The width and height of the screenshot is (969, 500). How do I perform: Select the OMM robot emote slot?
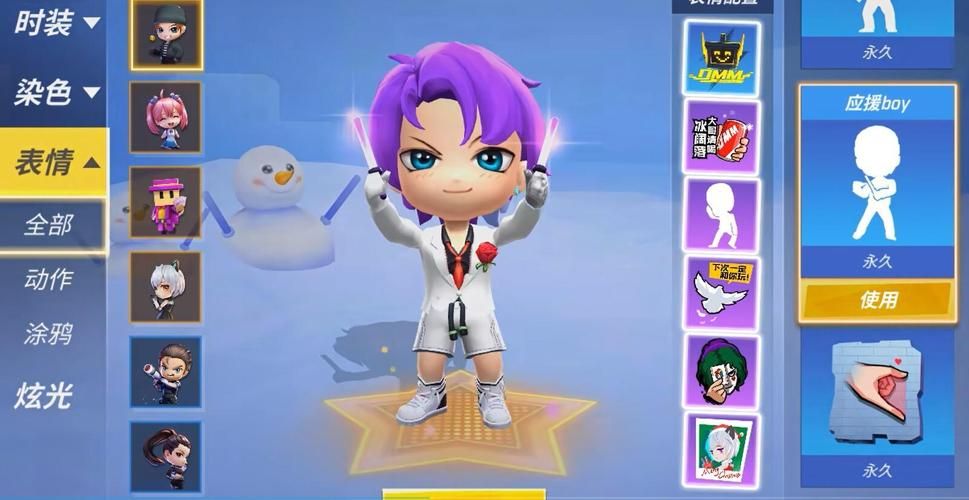click(721, 57)
